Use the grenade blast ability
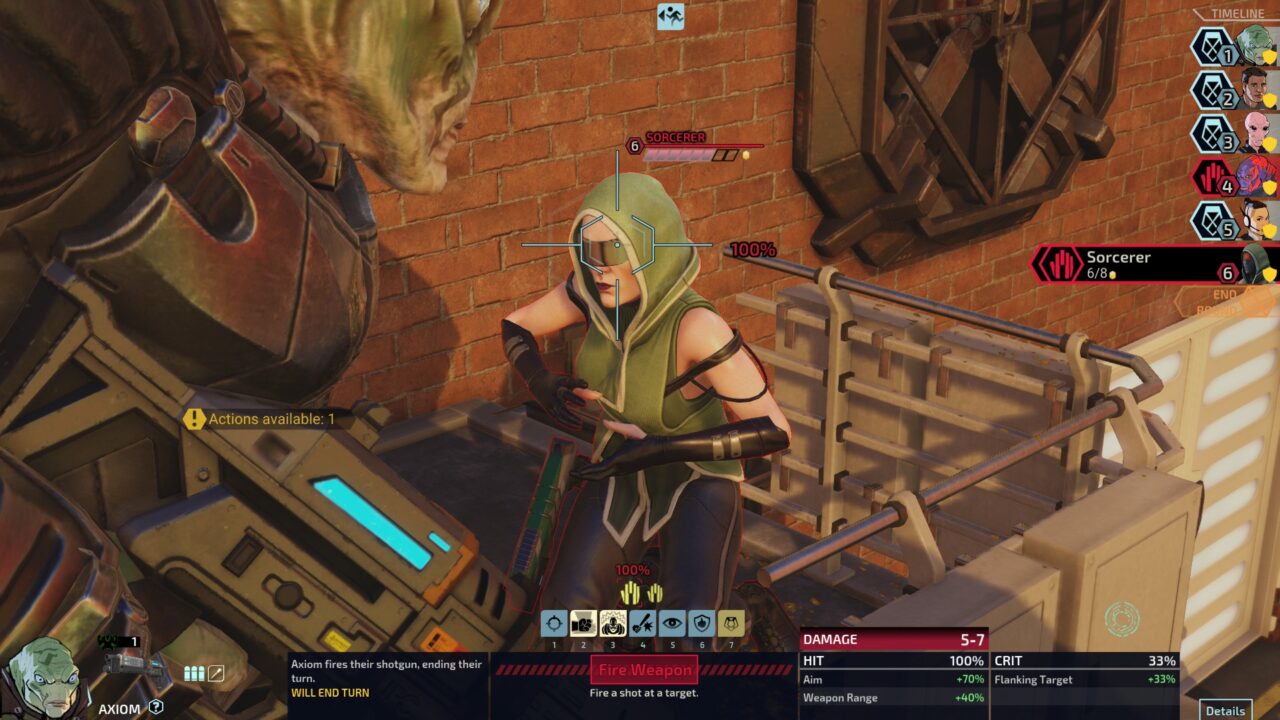1280x720 pixels. coord(643,625)
